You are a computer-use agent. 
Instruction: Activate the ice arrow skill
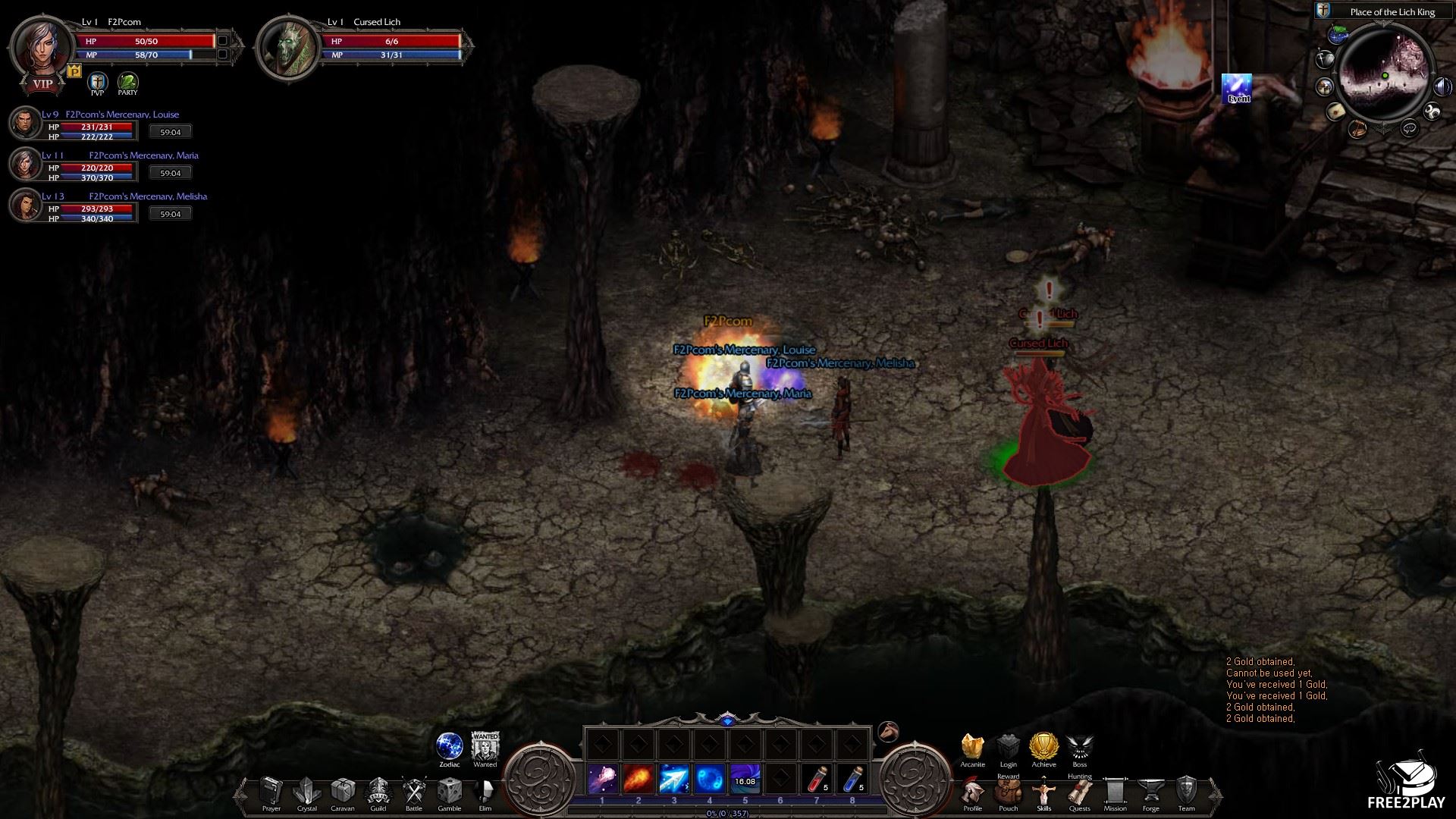coord(673,780)
